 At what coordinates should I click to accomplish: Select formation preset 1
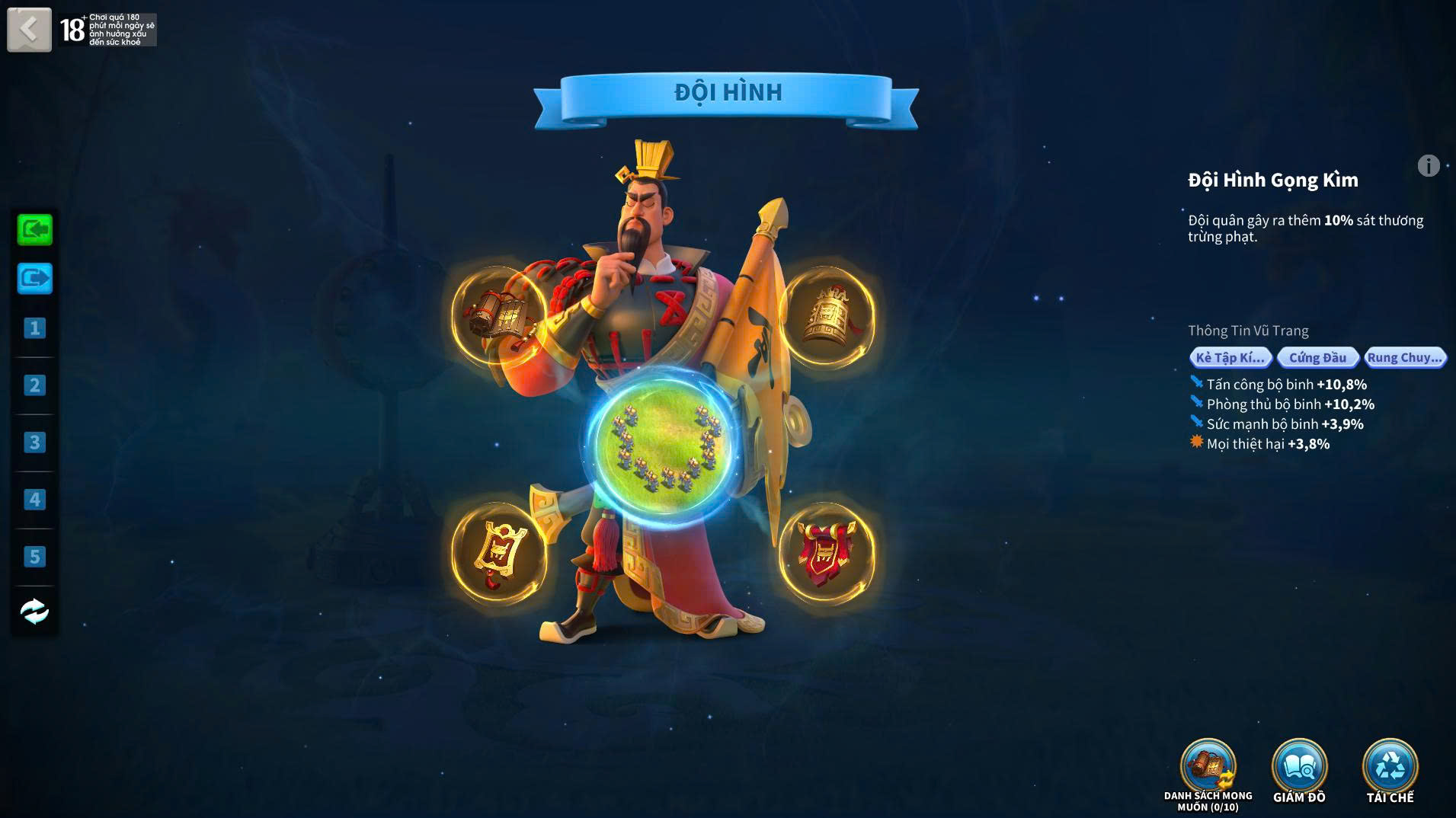34,328
